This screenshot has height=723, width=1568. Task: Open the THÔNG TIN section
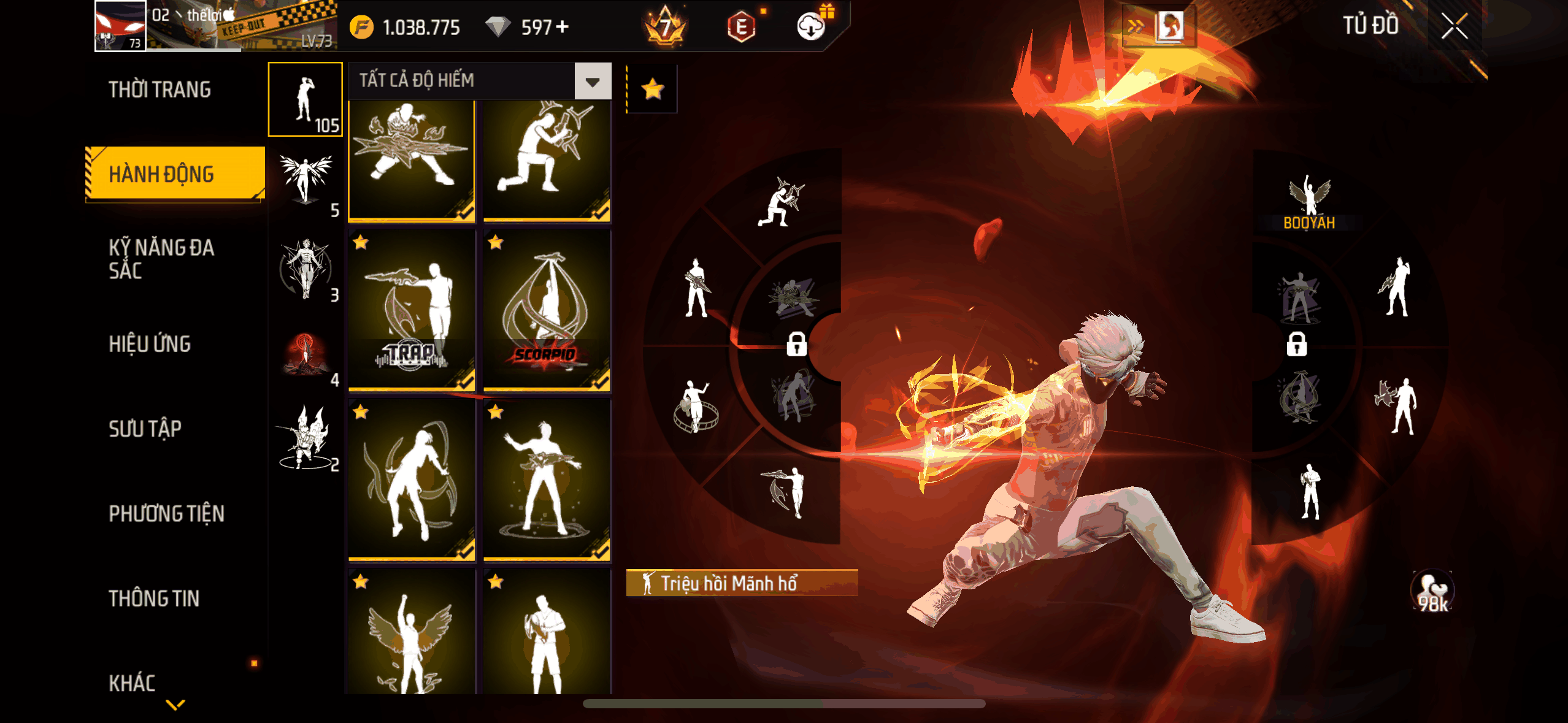pos(154,598)
